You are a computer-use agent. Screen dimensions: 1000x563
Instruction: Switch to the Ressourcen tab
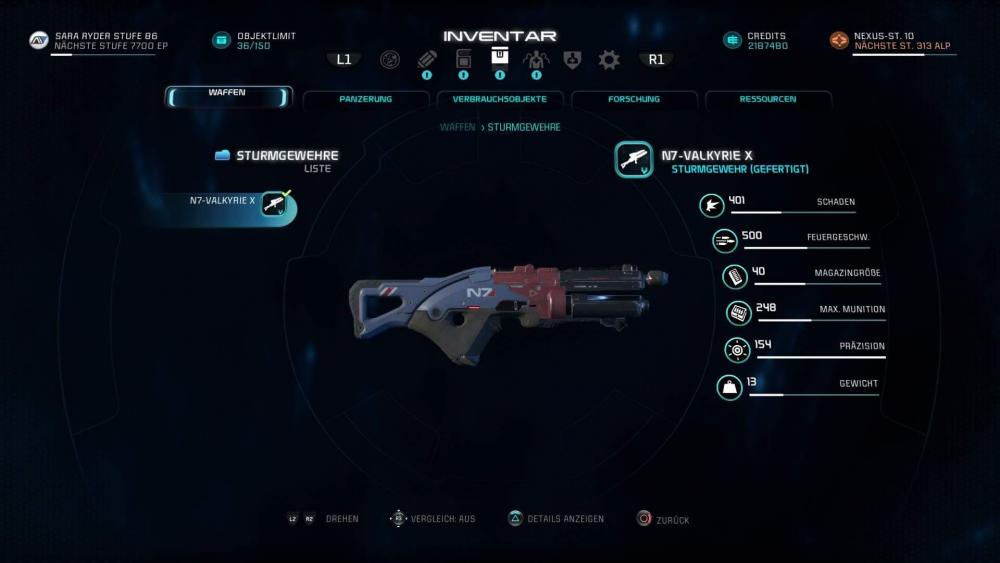point(767,99)
